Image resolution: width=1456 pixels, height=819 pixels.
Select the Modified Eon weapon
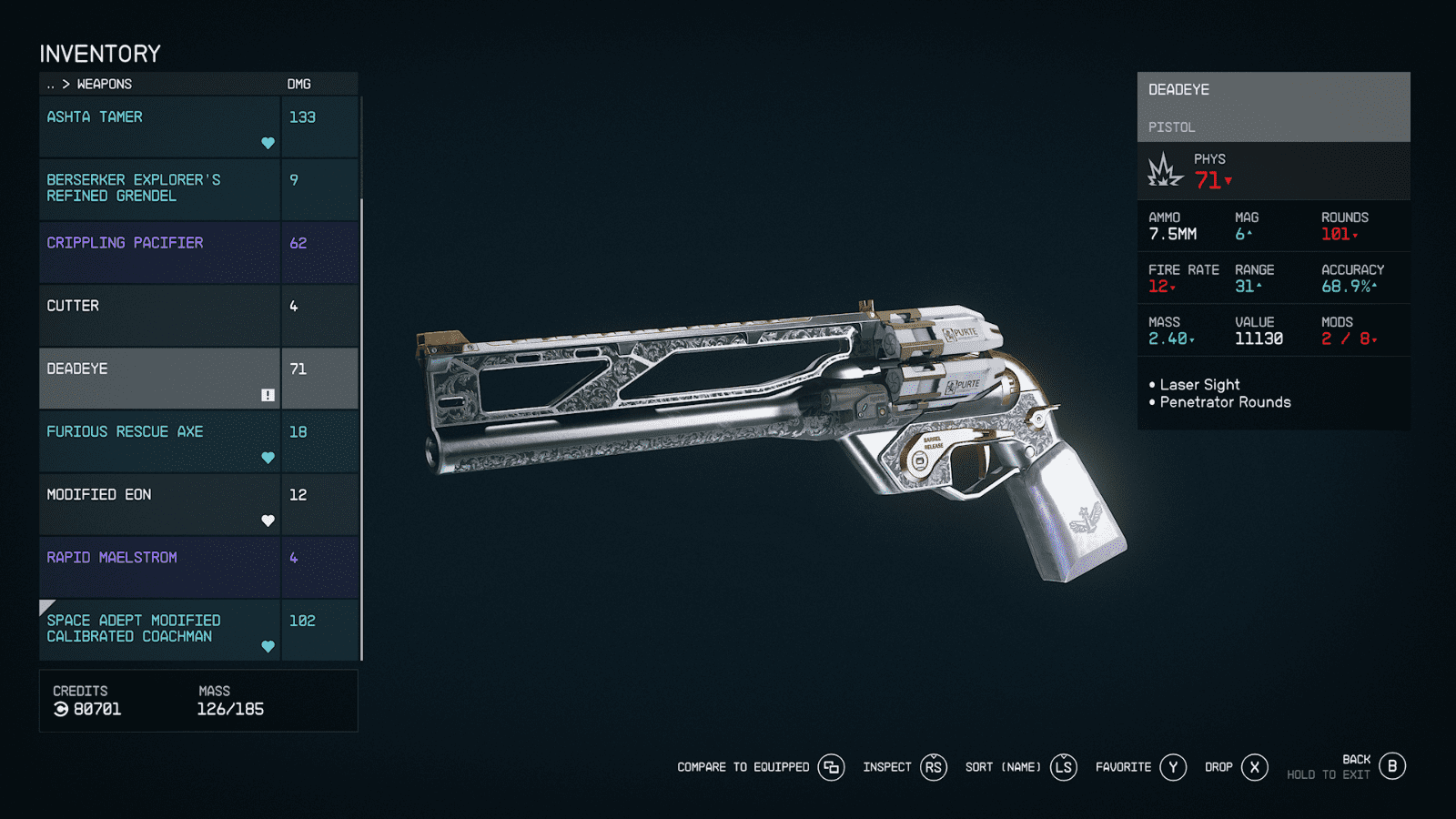click(x=159, y=503)
